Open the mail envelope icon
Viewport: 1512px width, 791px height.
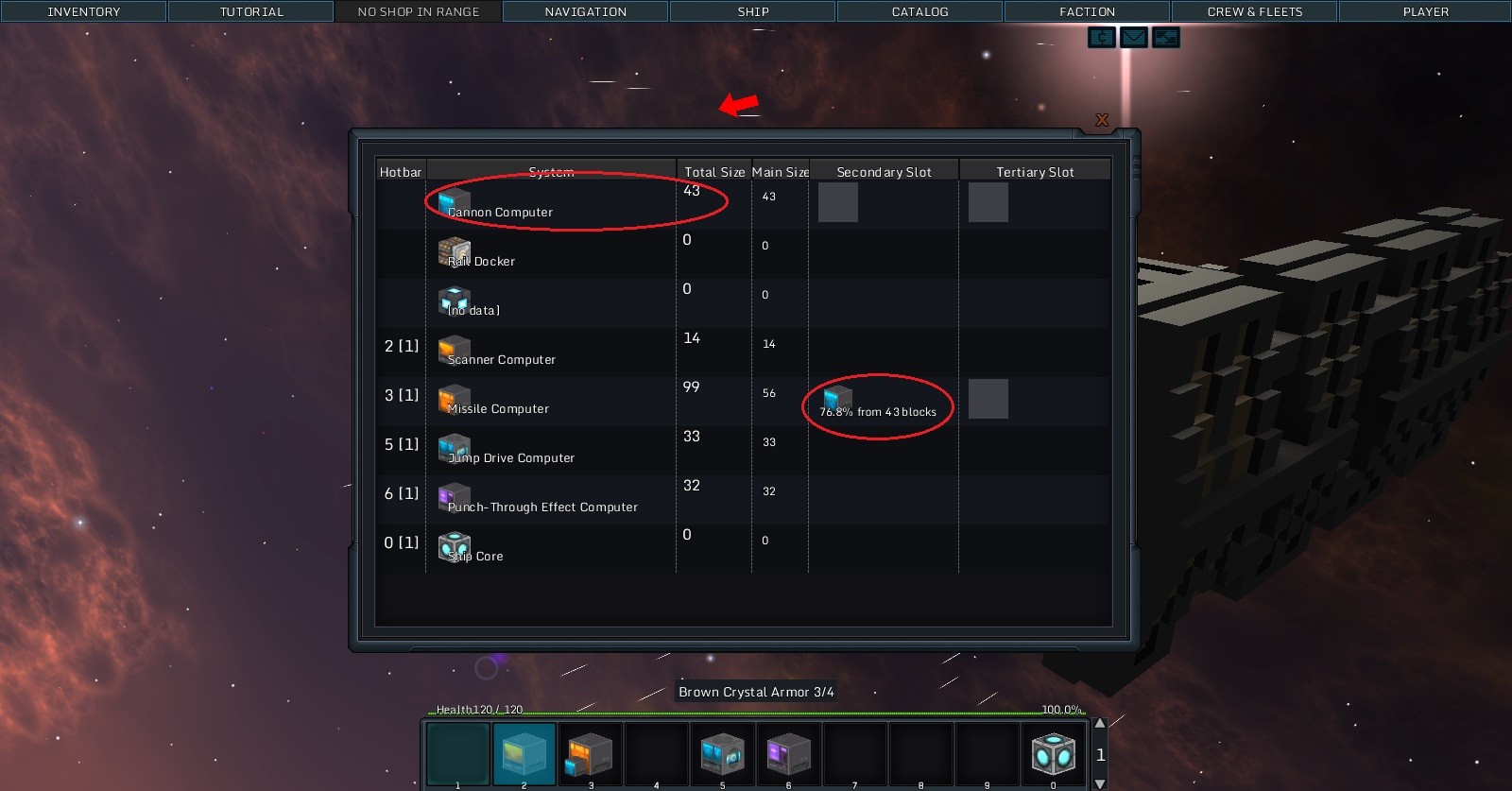(x=1133, y=38)
